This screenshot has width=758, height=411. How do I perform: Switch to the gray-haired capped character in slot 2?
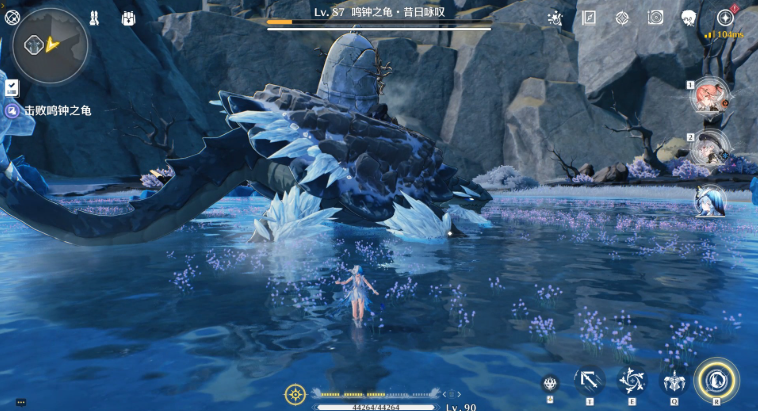(x=711, y=149)
